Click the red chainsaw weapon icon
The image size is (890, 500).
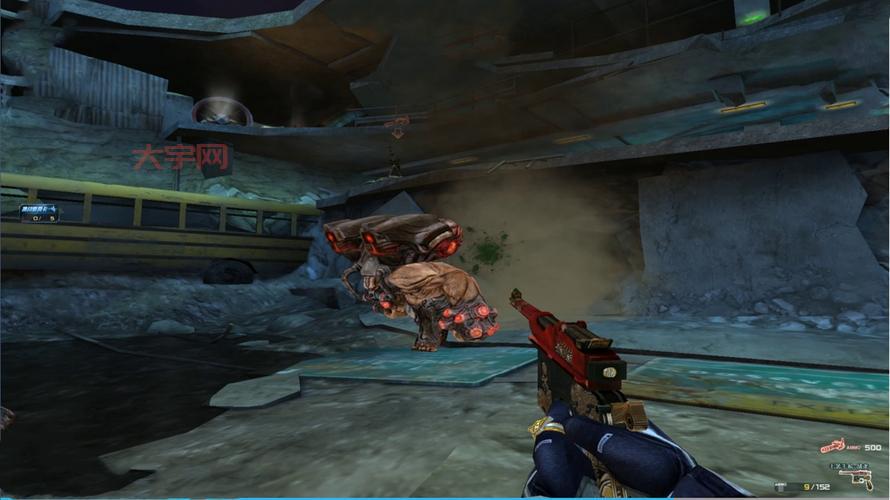tap(833, 447)
